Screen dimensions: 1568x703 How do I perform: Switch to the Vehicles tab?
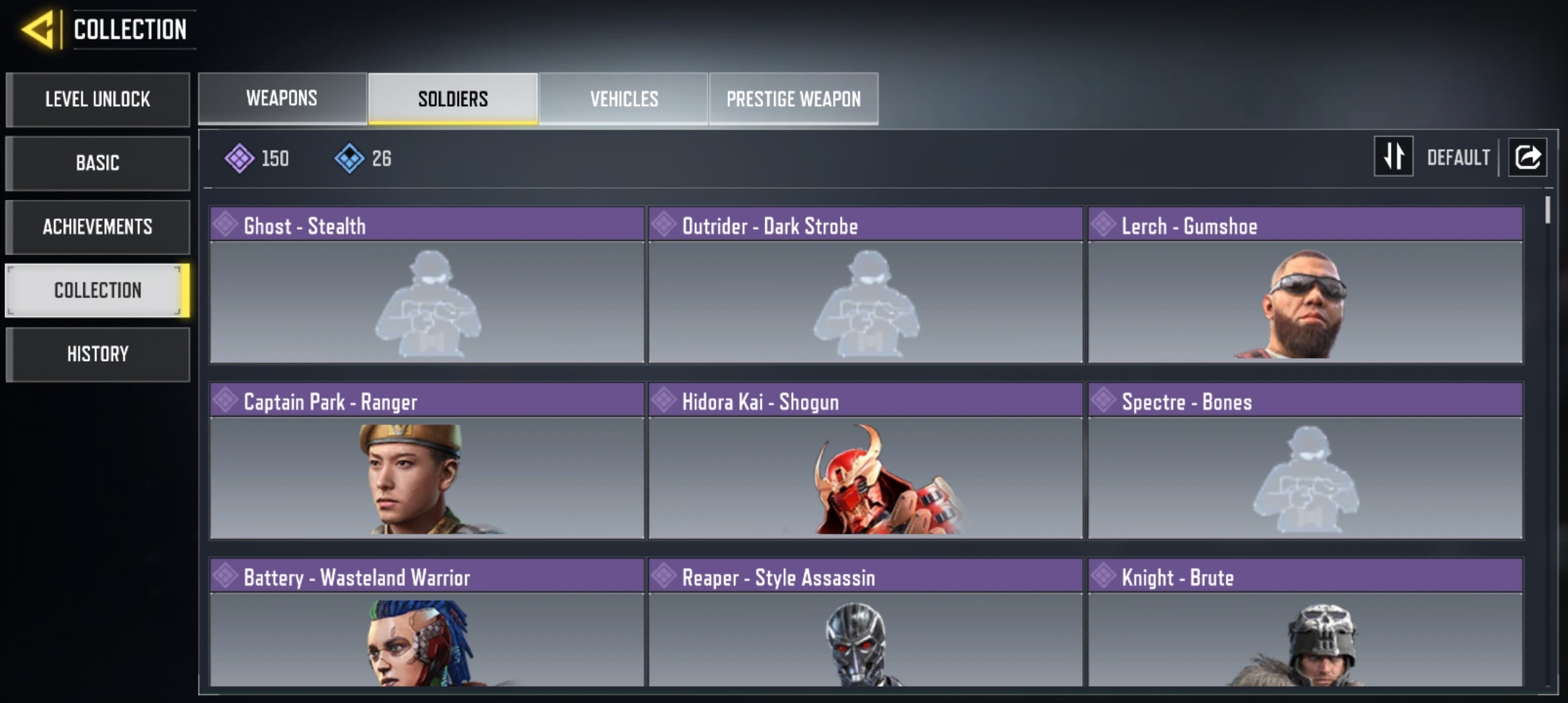pos(624,98)
